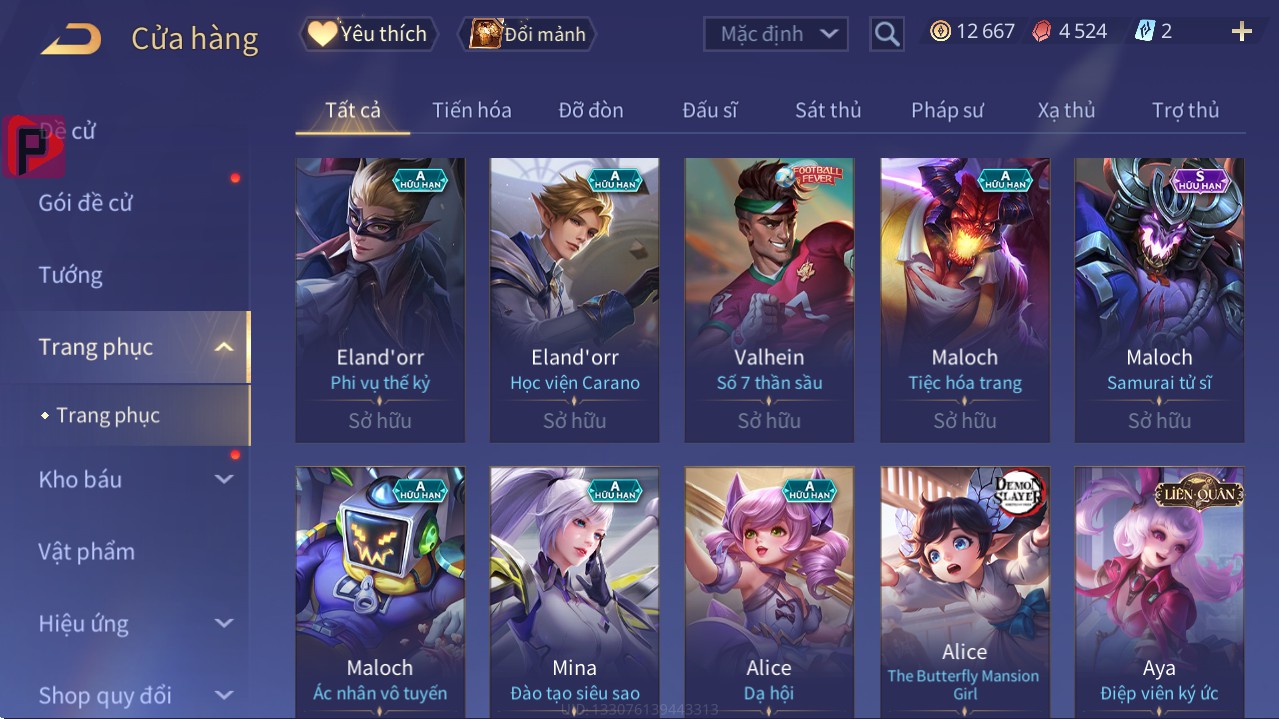Filter skins by Pháp sư
The height and width of the screenshot is (719, 1279).
(947, 110)
